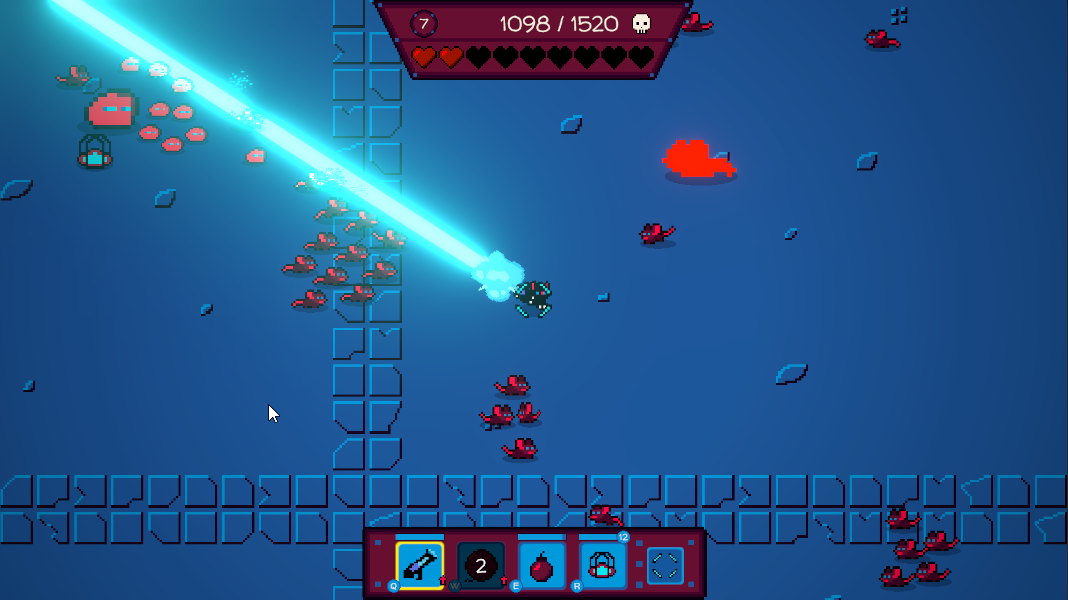Select the laser cannon weapon slot
The image size is (1068, 600).
(420, 565)
